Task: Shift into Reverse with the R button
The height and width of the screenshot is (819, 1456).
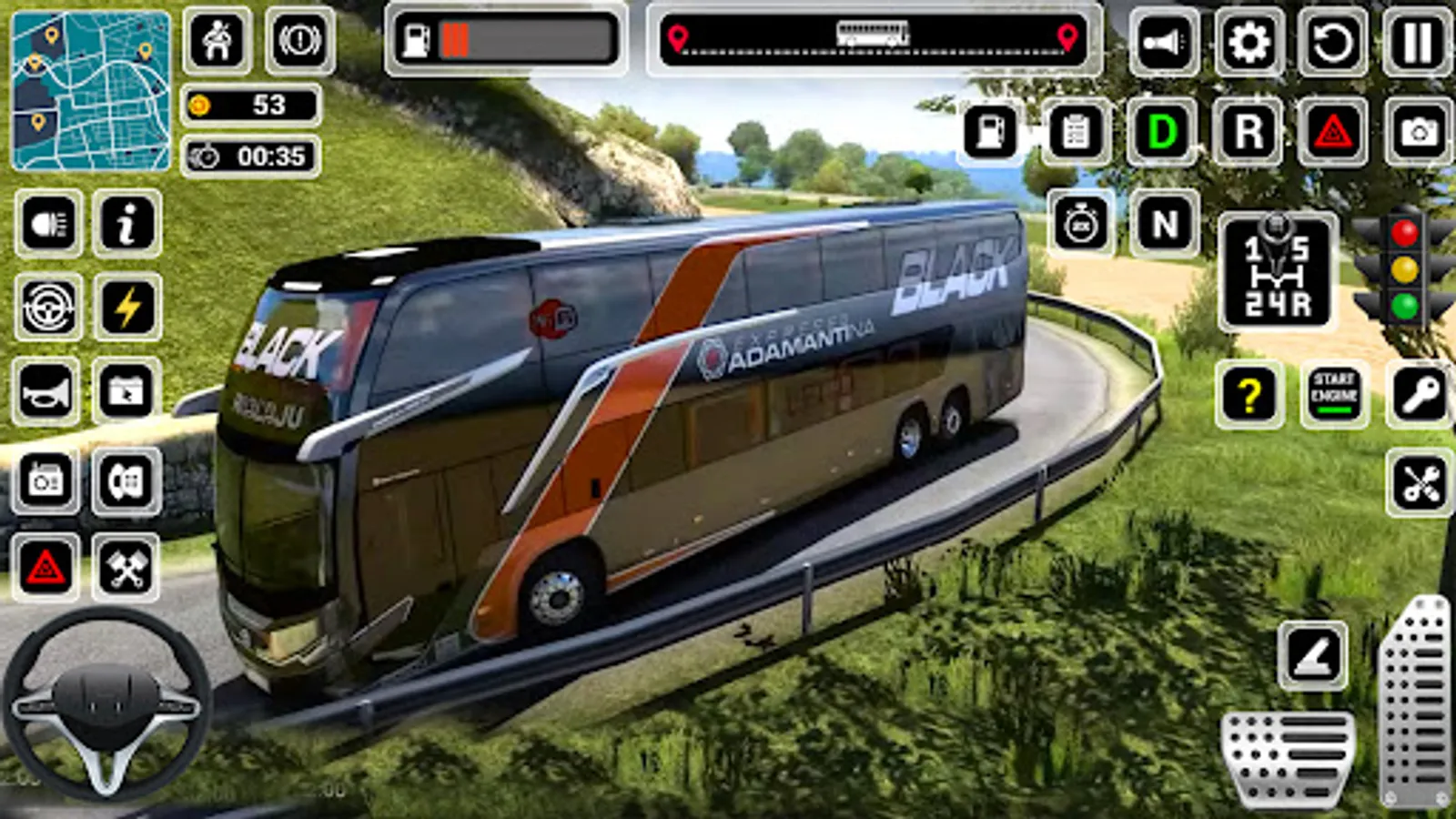Action: click(x=1249, y=133)
